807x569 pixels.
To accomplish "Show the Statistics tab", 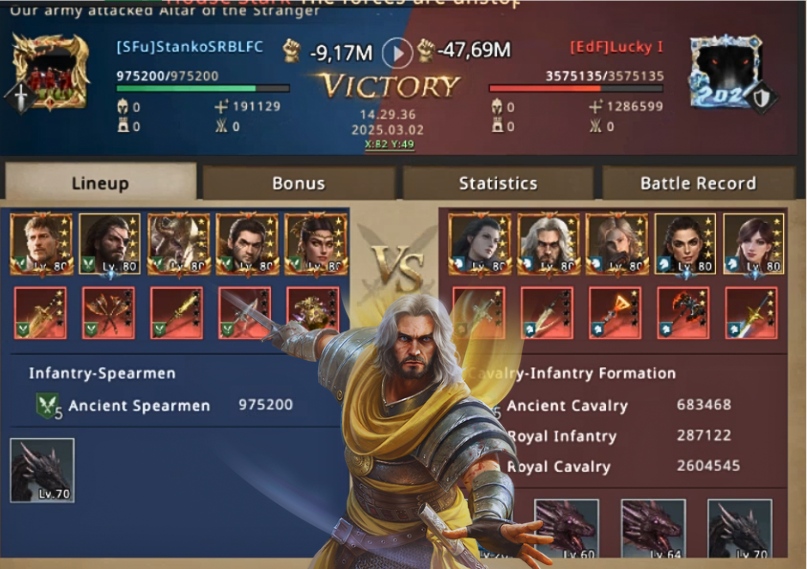I will (498, 183).
